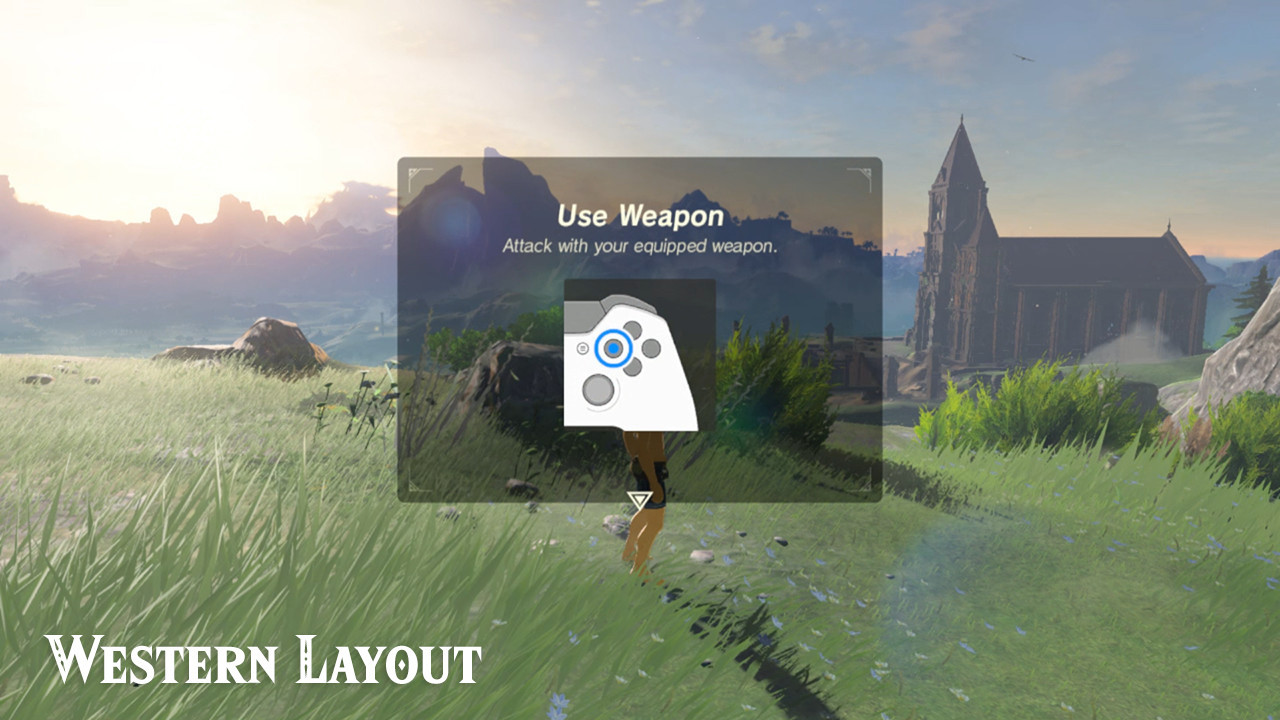The height and width of the screenshot is (720, 1280).
Task: Click the triangle advance arrow below the panel
Action: [638, 498]
